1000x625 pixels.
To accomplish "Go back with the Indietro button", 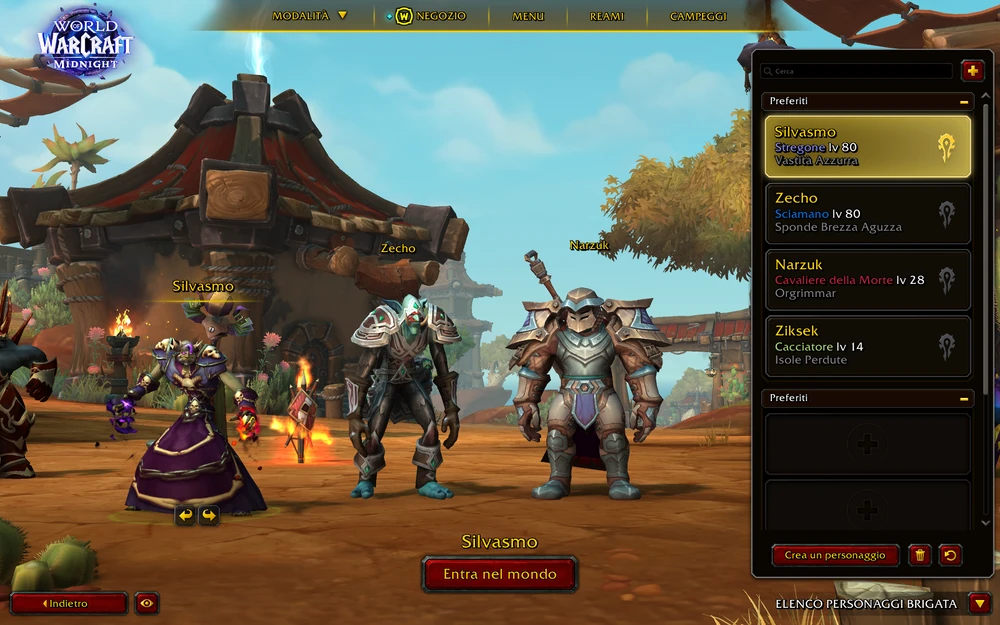I will [x=69, y=603].
